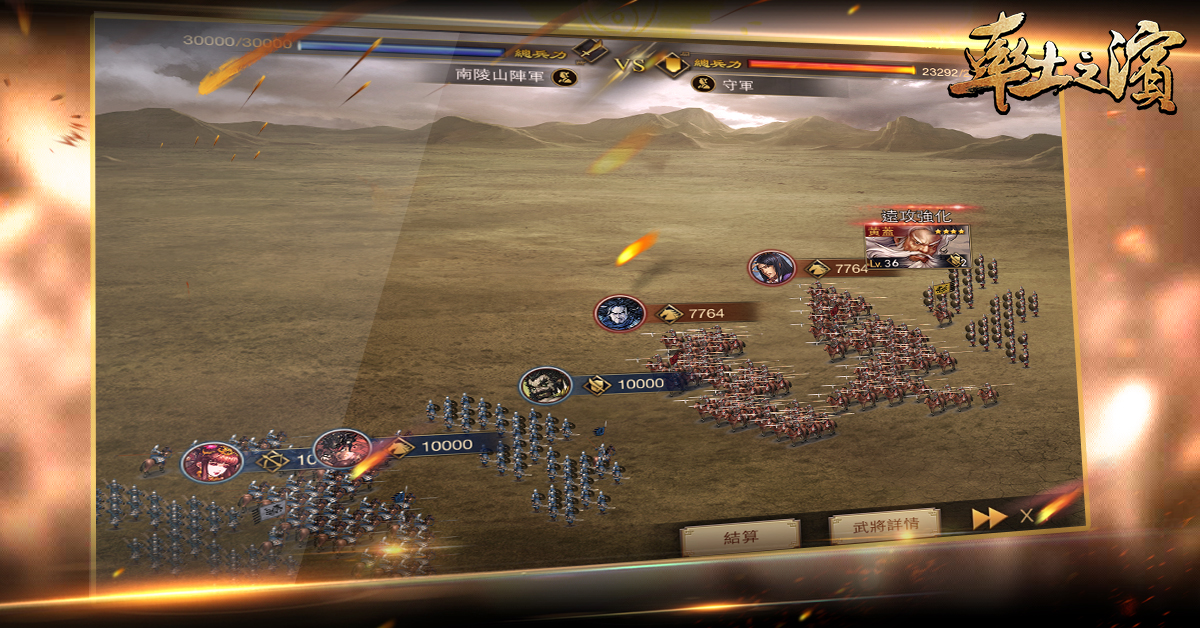
Task: Open the 結算 battle settlement button
Action: tap(739, 536)
